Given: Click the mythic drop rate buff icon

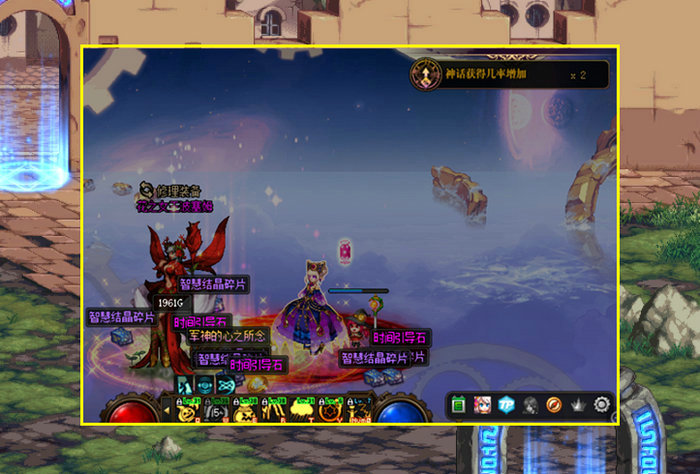Looking at the screenshot, I should click(427, 74).
